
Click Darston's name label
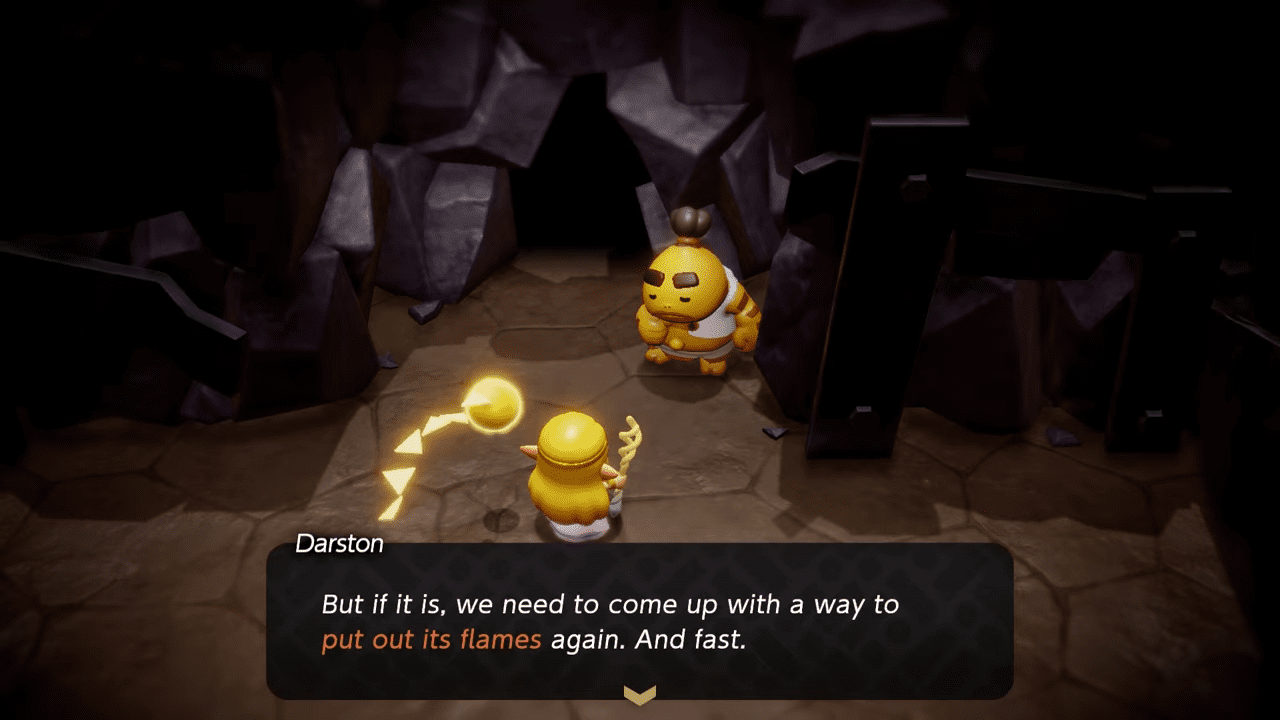[339, 544]
